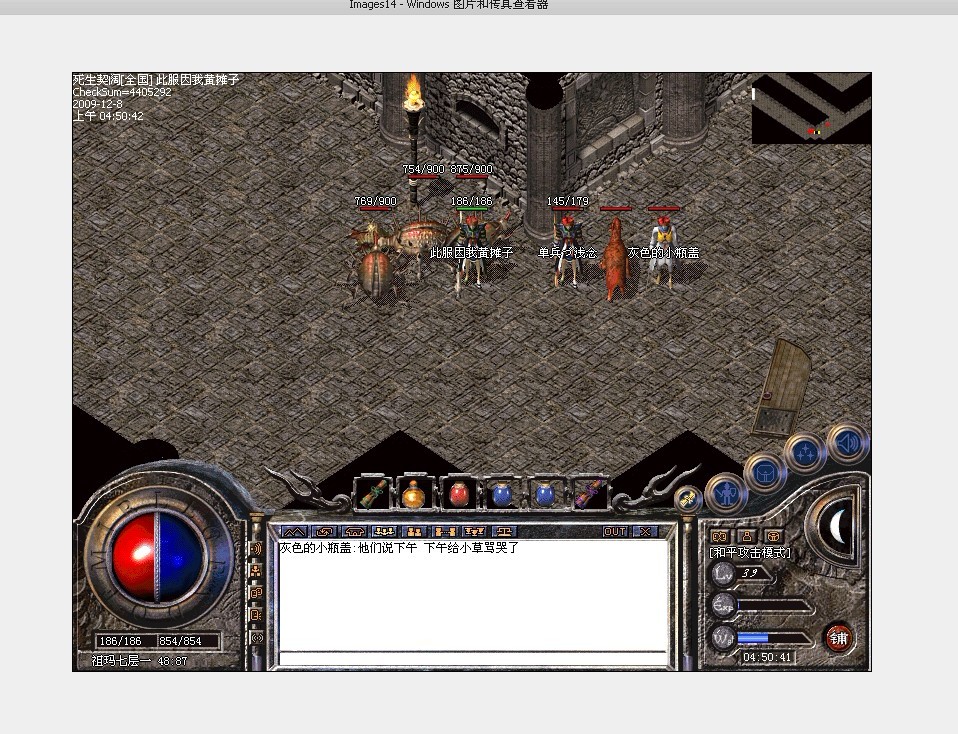Click the small gold satellite round button

[x=687, y=499]
